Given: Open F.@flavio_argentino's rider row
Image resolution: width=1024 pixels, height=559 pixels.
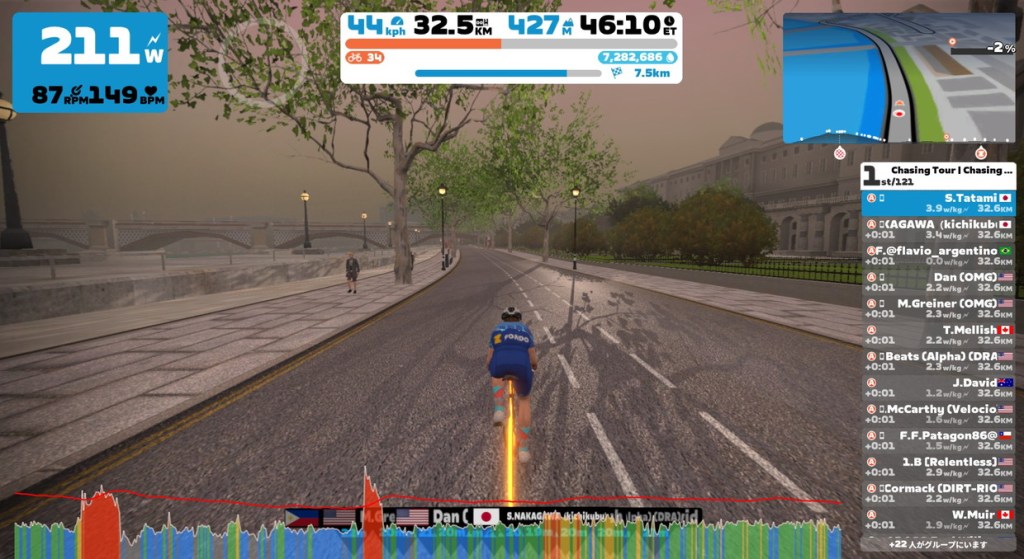Looking at the screenshot, I should 938,255.
